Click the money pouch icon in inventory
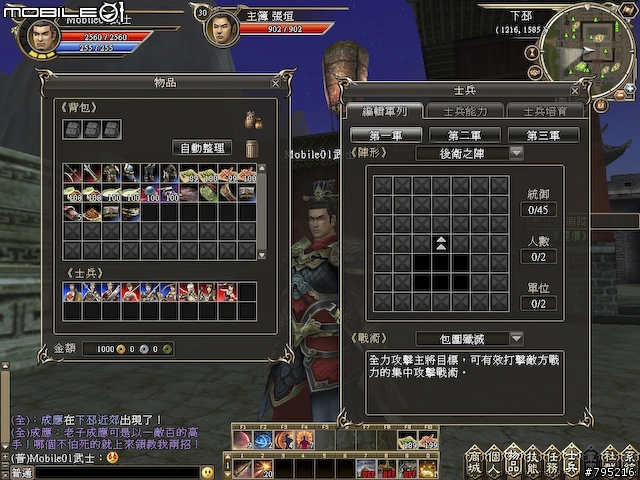This screenshot has width=640, height=480. pos(253,120)
